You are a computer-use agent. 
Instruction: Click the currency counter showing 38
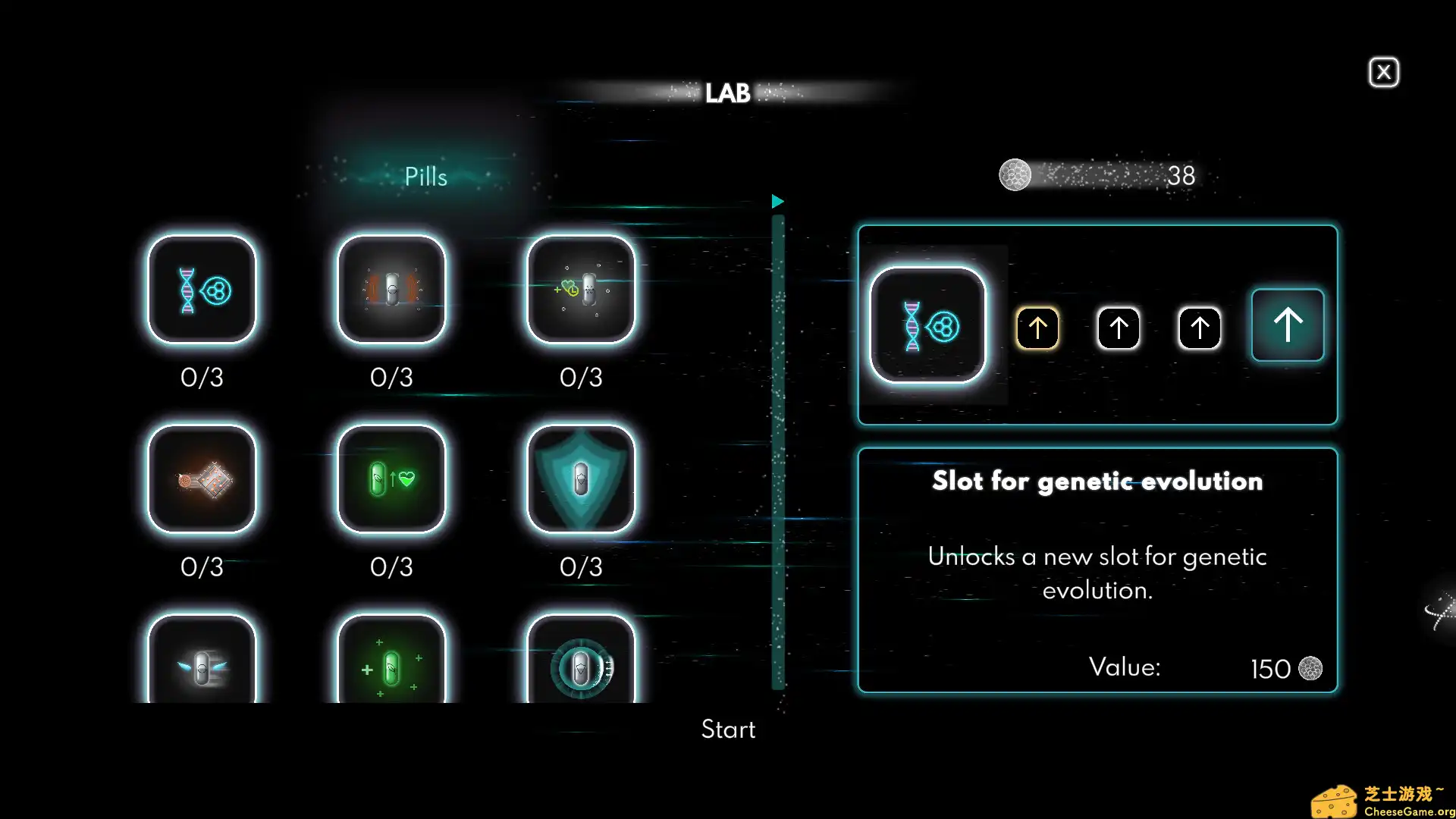pyautogui.click(x=1099, y=175)
